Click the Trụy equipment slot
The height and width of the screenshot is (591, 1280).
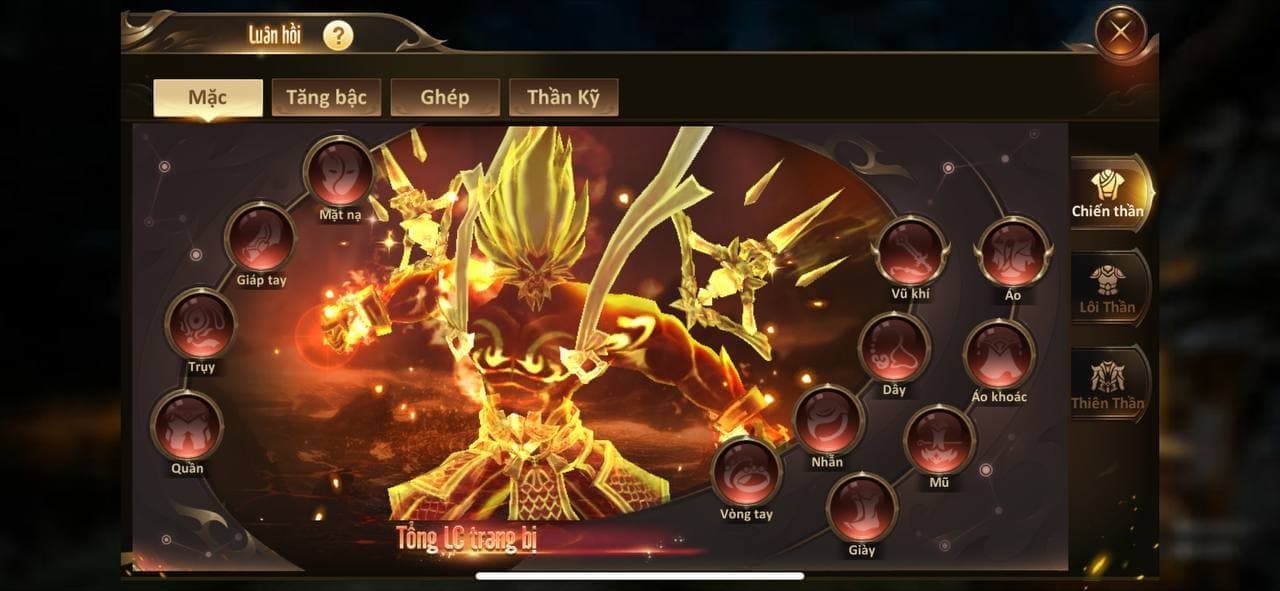pyautogui.click(x=201, y=324)
